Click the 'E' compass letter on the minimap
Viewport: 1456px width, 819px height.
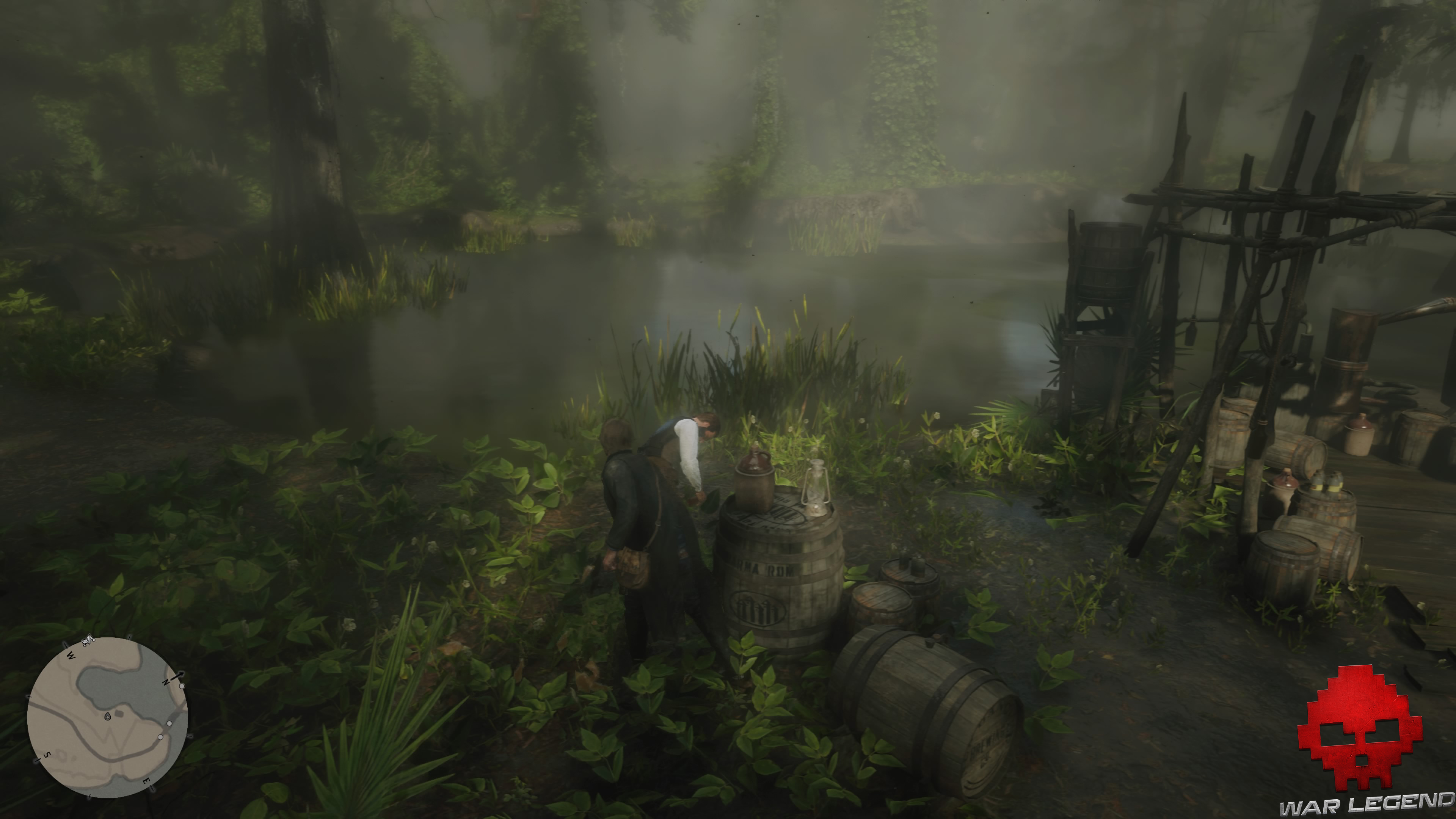click(x=146, y=782)
